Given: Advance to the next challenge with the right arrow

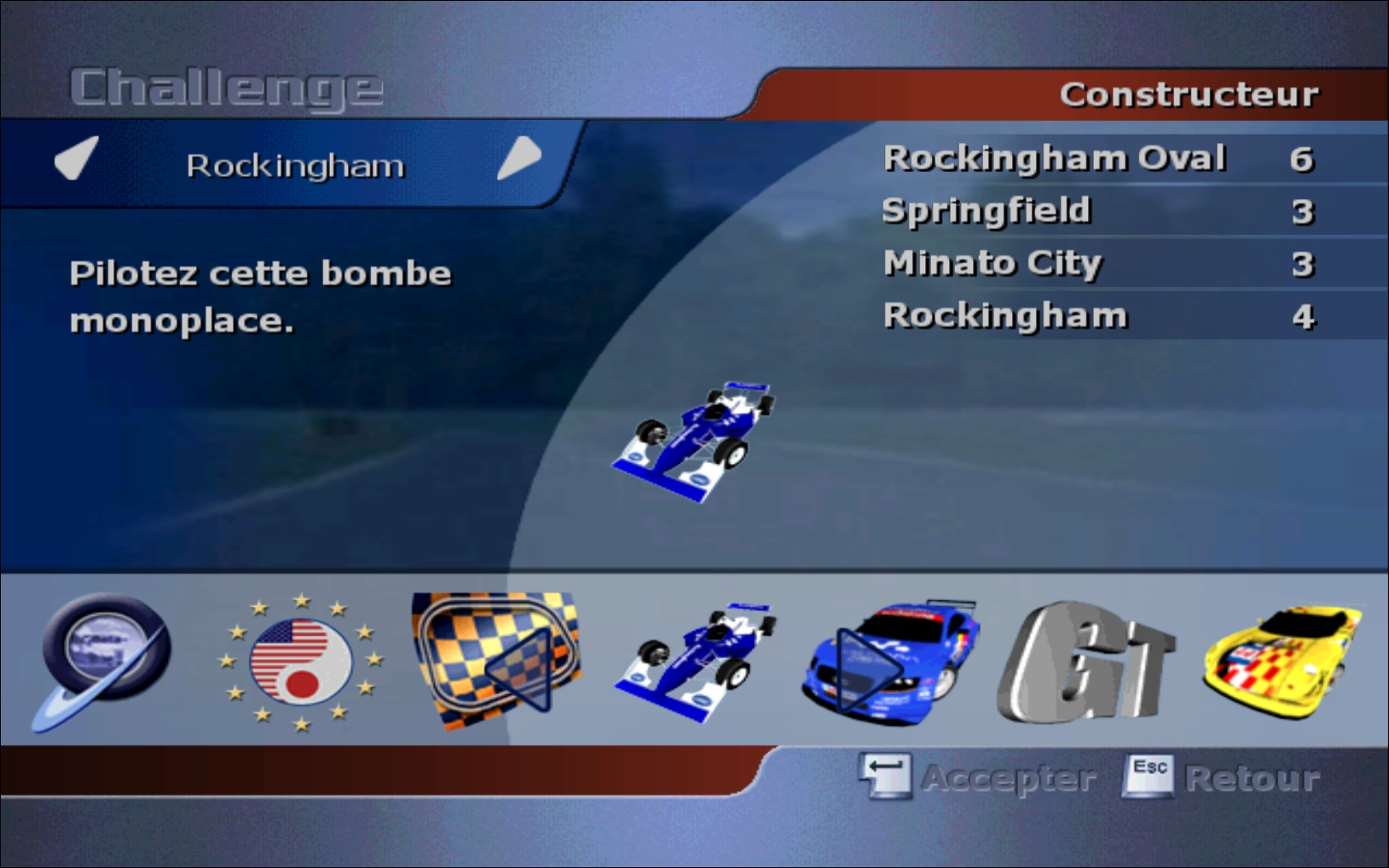Looking at the screenshot, I should tap(519, 157).
